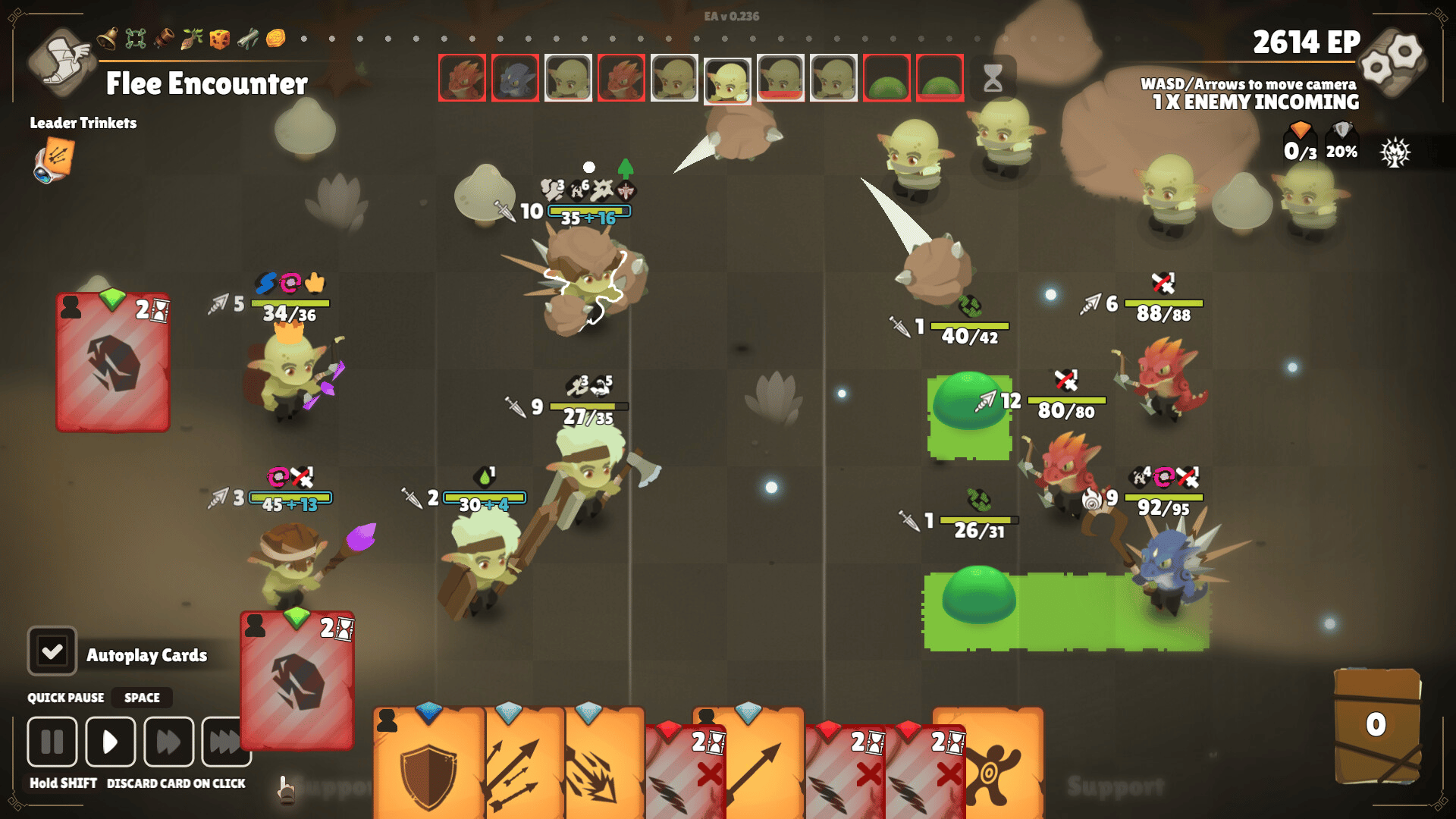
Task: Set battle to normal play speed
Action: pyautogui.click(x=111, y=742)
